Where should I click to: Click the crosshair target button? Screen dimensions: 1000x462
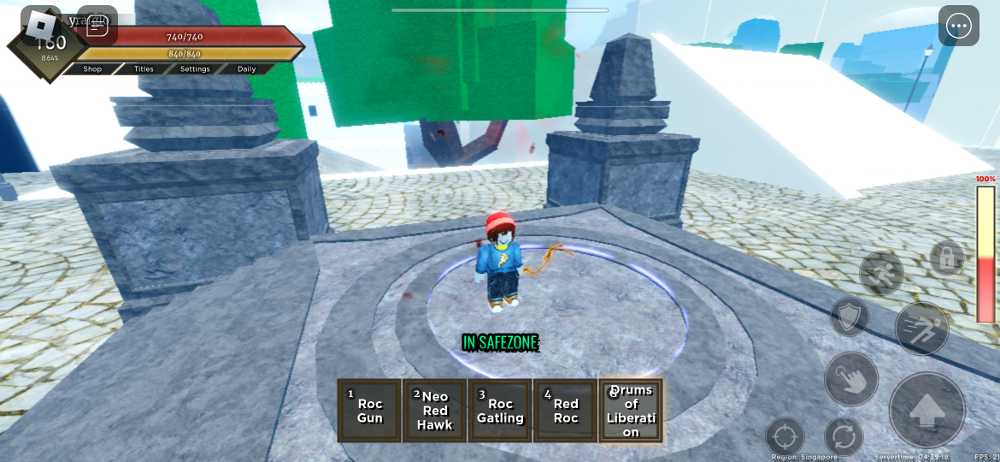coord(785,437)
